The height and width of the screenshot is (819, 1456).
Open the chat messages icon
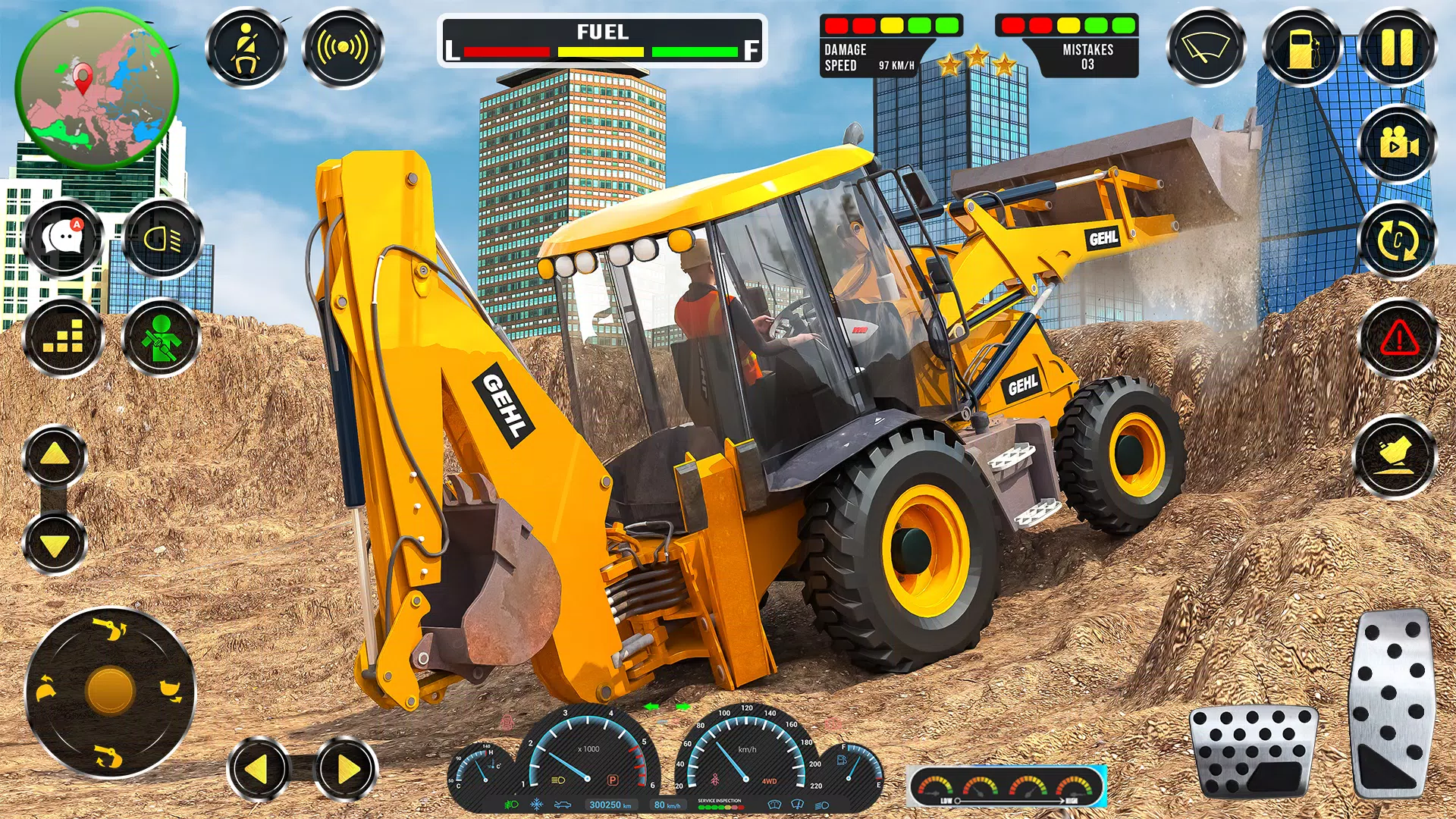pyautogui.click(x=62, y=239)
